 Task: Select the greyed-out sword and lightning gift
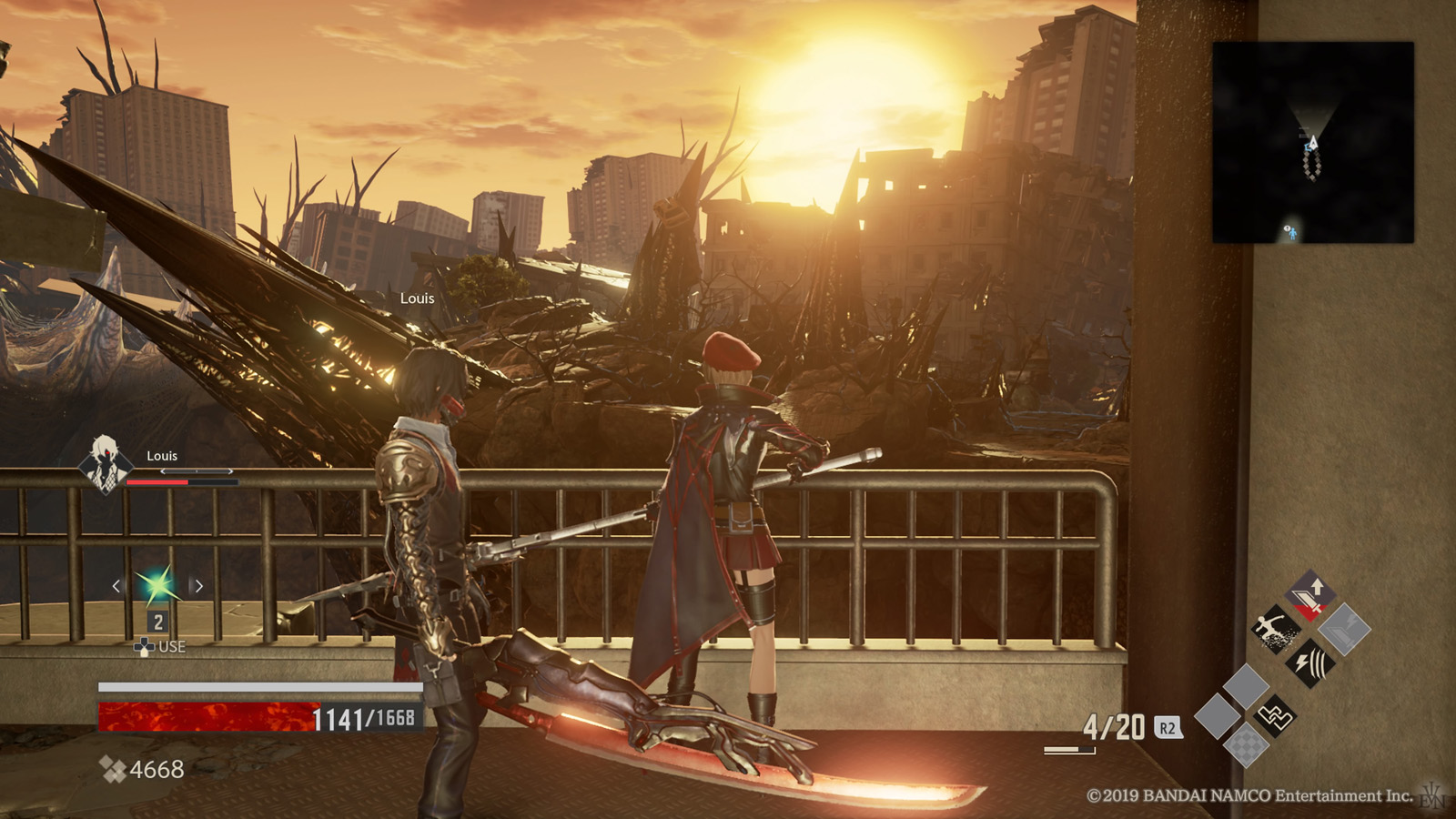point(1344,629)
